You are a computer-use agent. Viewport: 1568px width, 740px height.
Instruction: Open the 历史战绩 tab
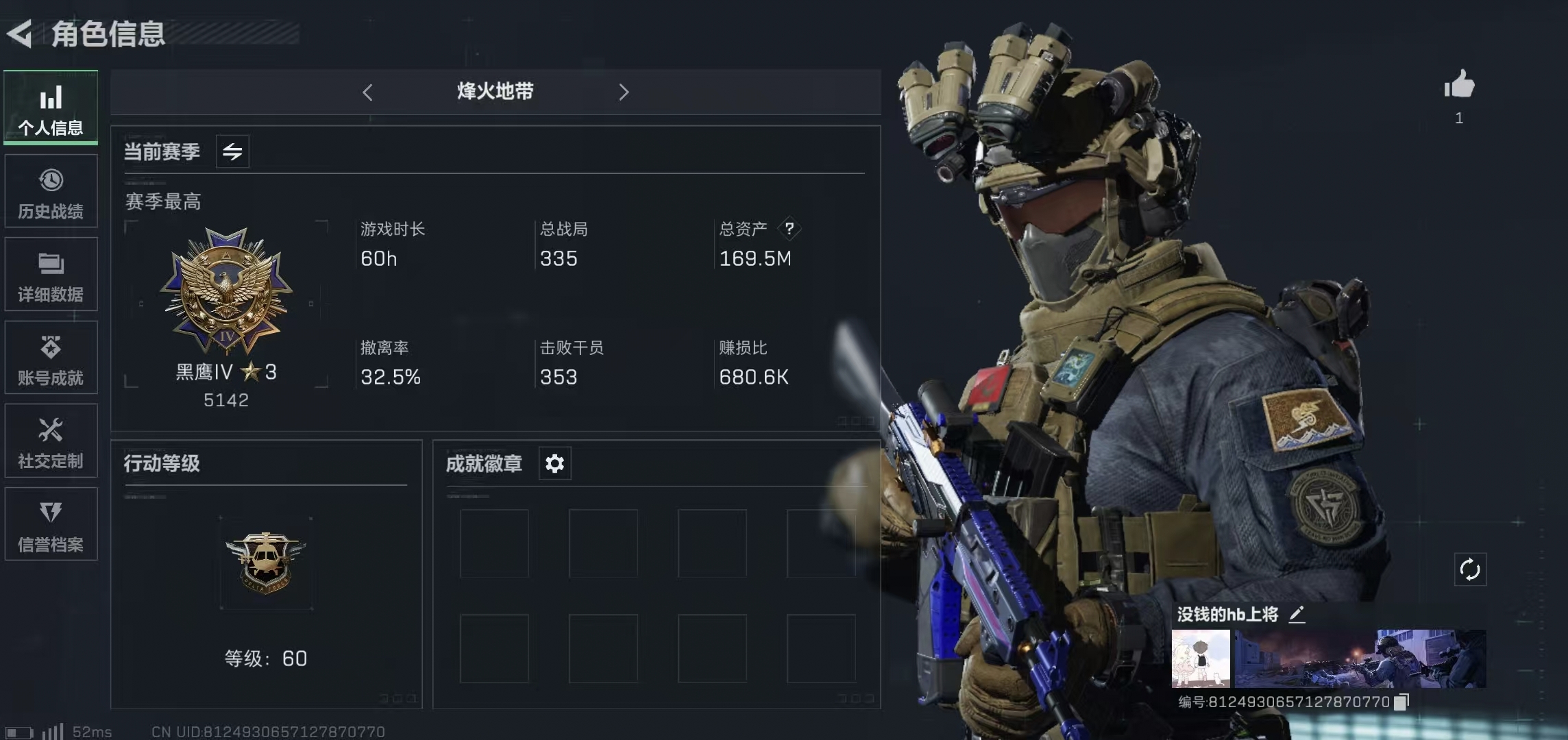click(x=51, y=192)
